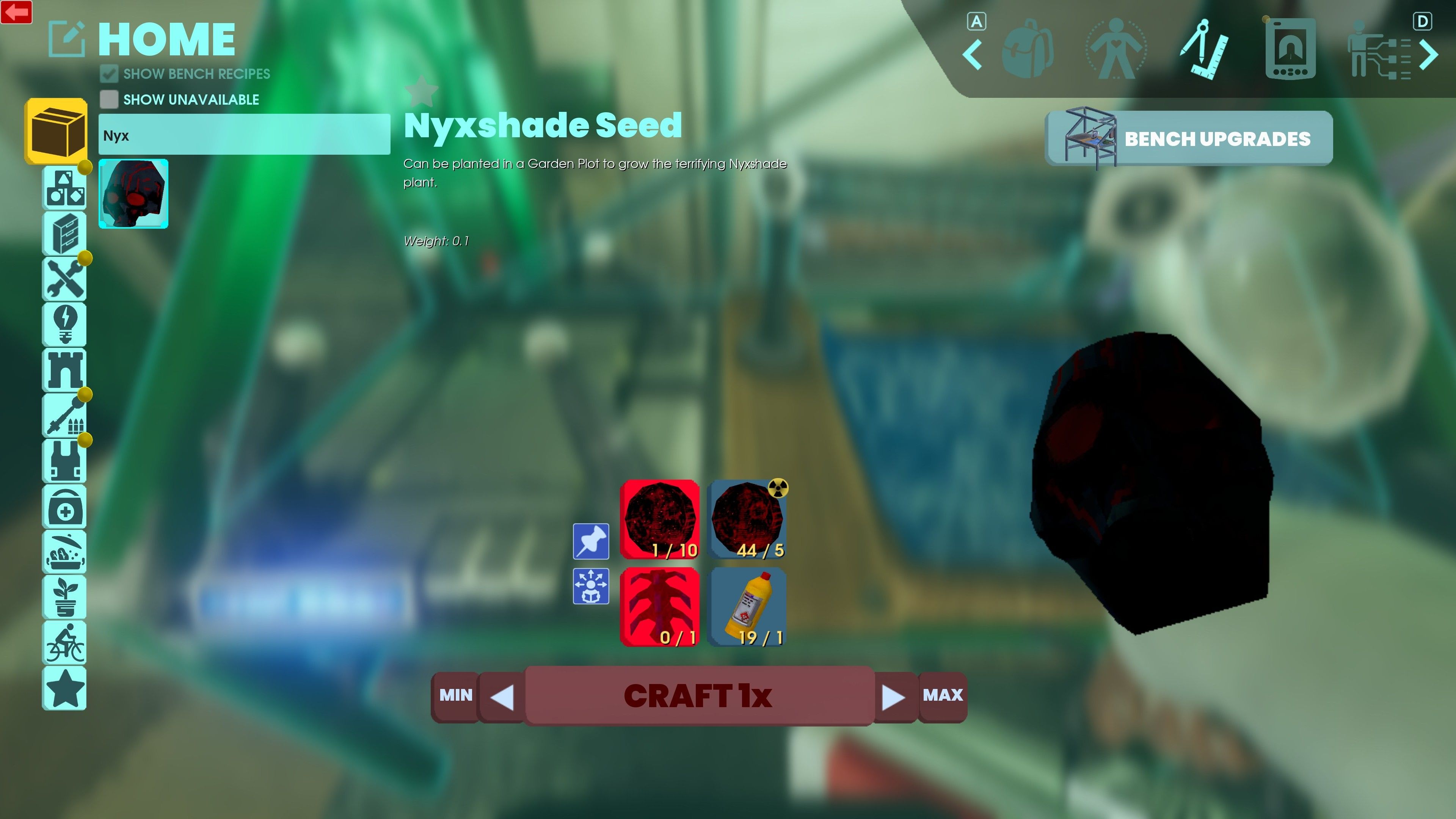Select the castle tower fortification category
This screenshot has width=1456, height=819.
coord(65,370)
